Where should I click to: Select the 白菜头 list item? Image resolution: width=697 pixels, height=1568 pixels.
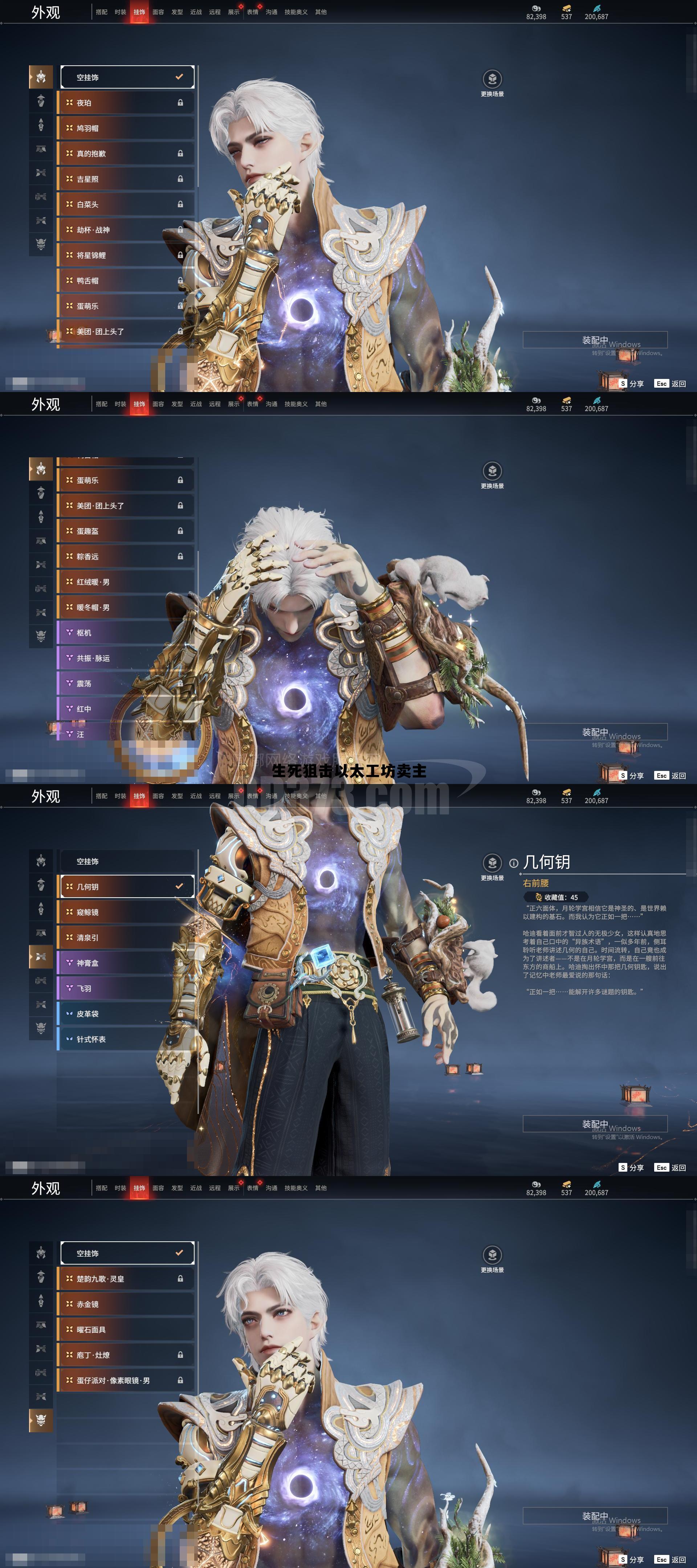pyautogui.click(x=127, y=204)
